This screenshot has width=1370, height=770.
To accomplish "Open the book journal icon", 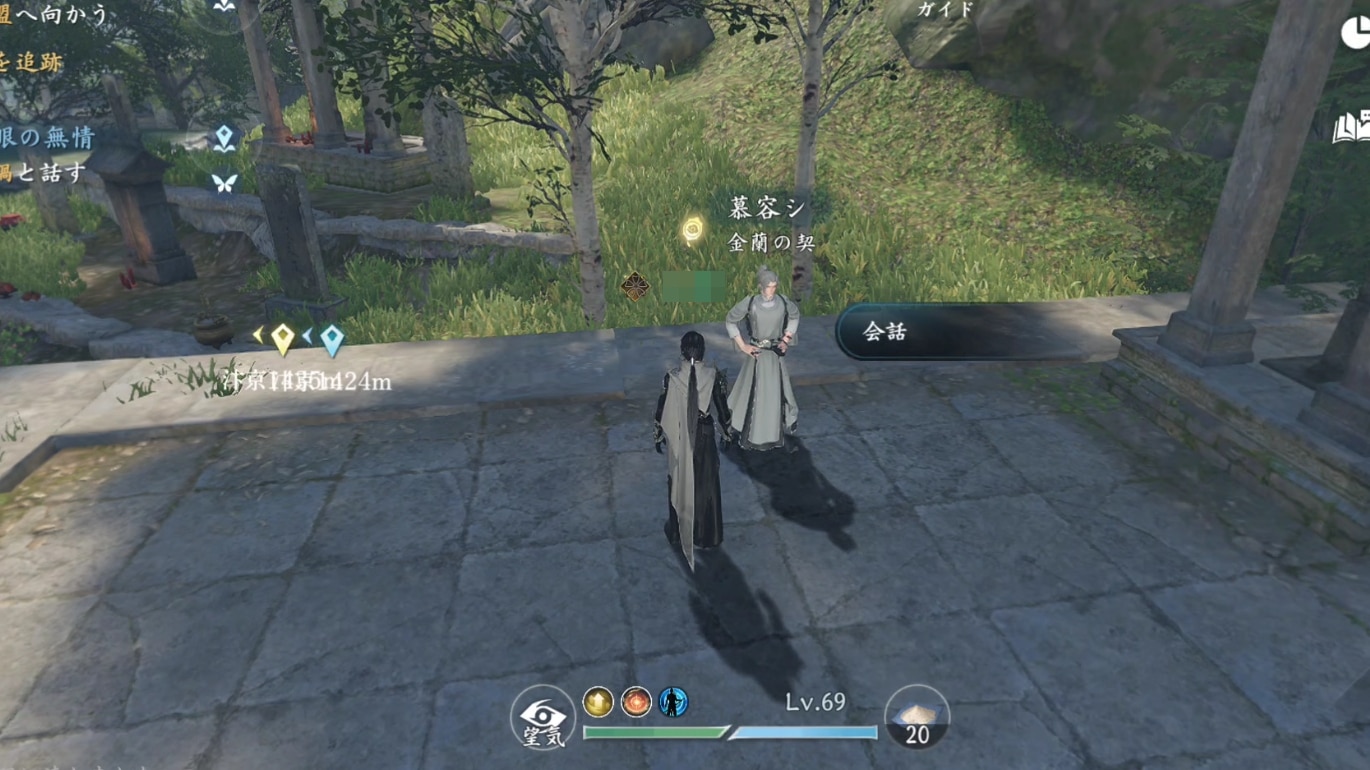I will point(1352,129).
